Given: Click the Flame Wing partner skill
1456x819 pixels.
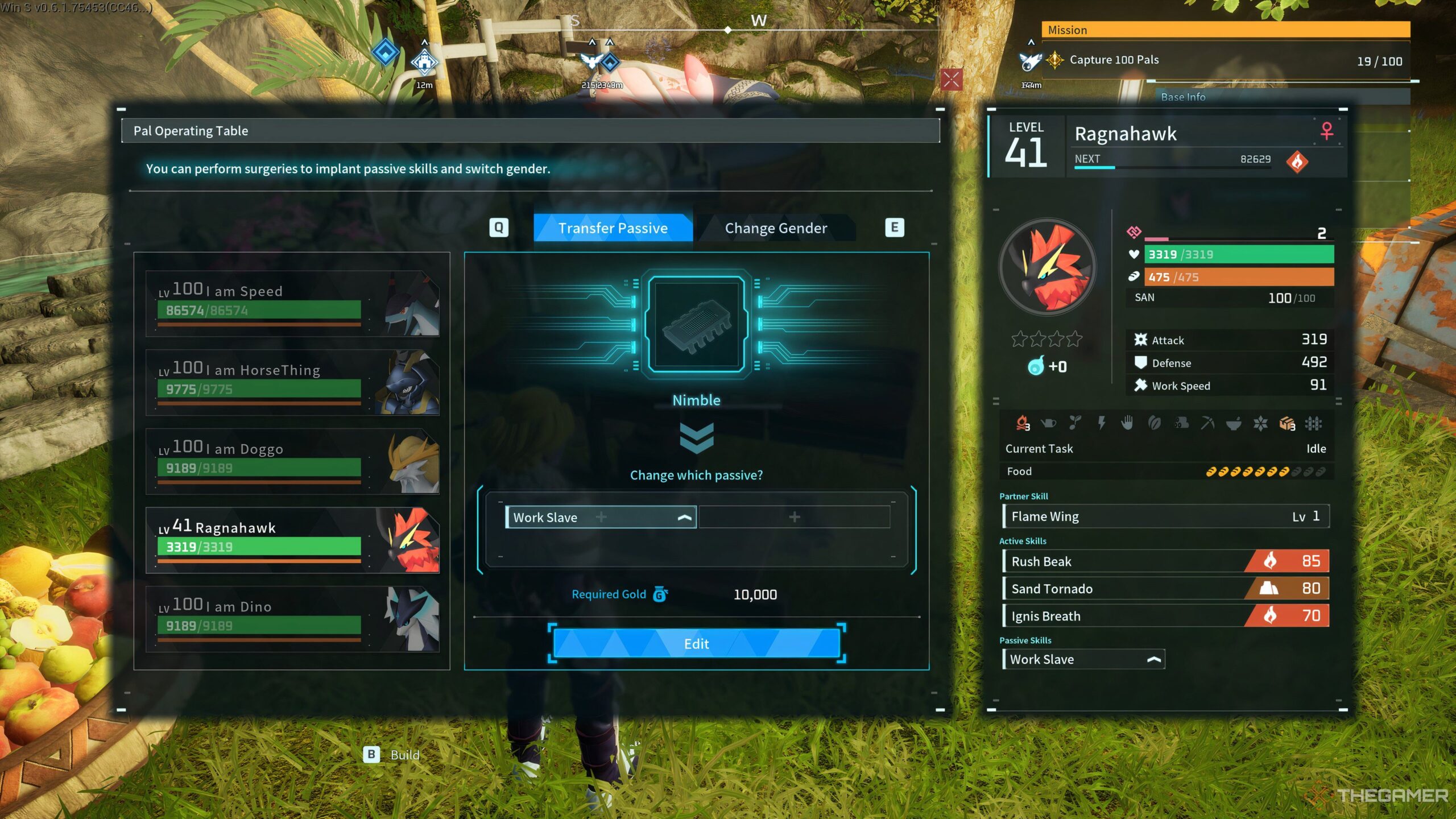Looking at the screenshot, I should coord(1165,516).
